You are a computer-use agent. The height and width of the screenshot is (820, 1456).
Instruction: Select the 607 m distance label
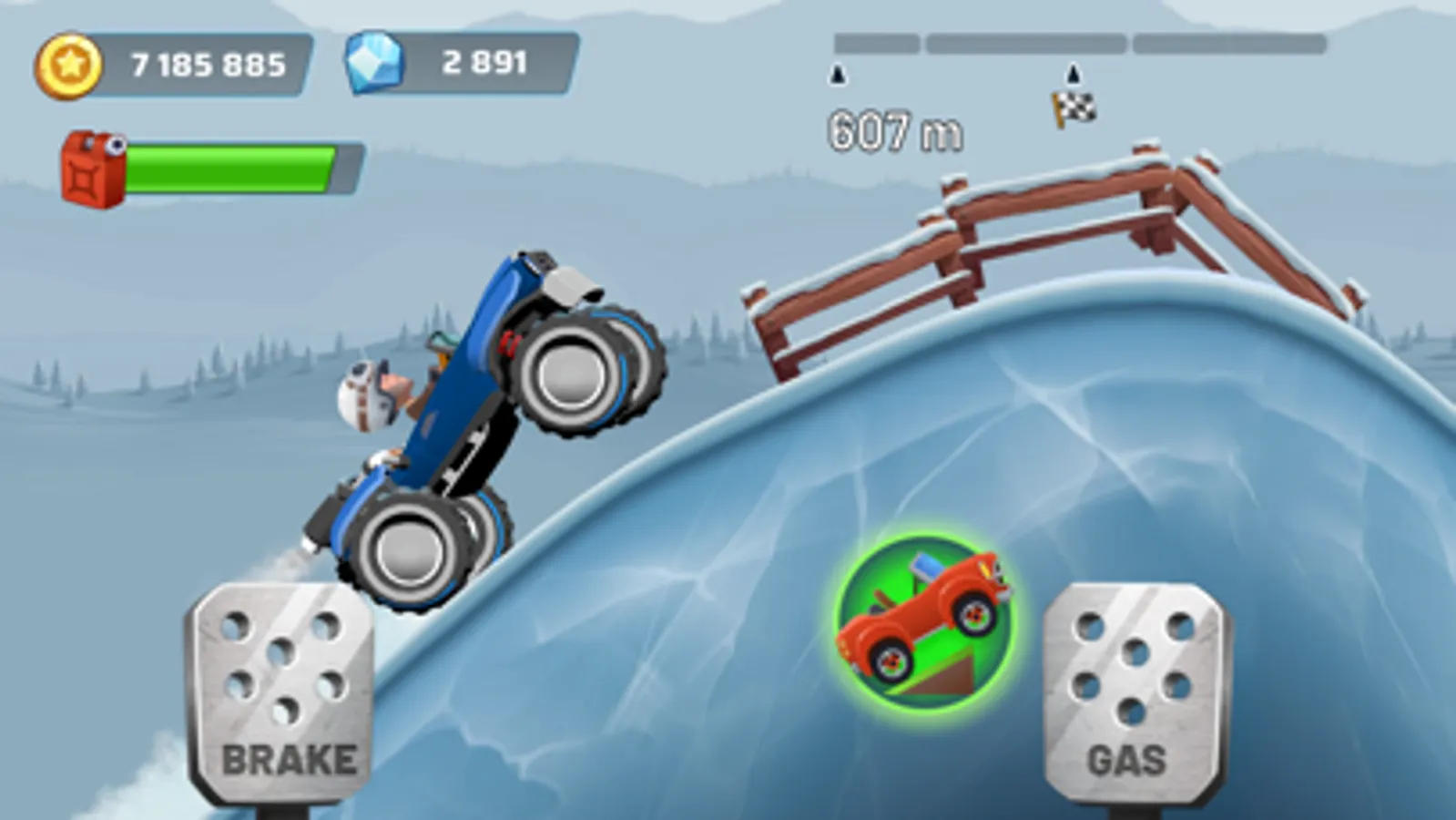click(x=895, y=129)
